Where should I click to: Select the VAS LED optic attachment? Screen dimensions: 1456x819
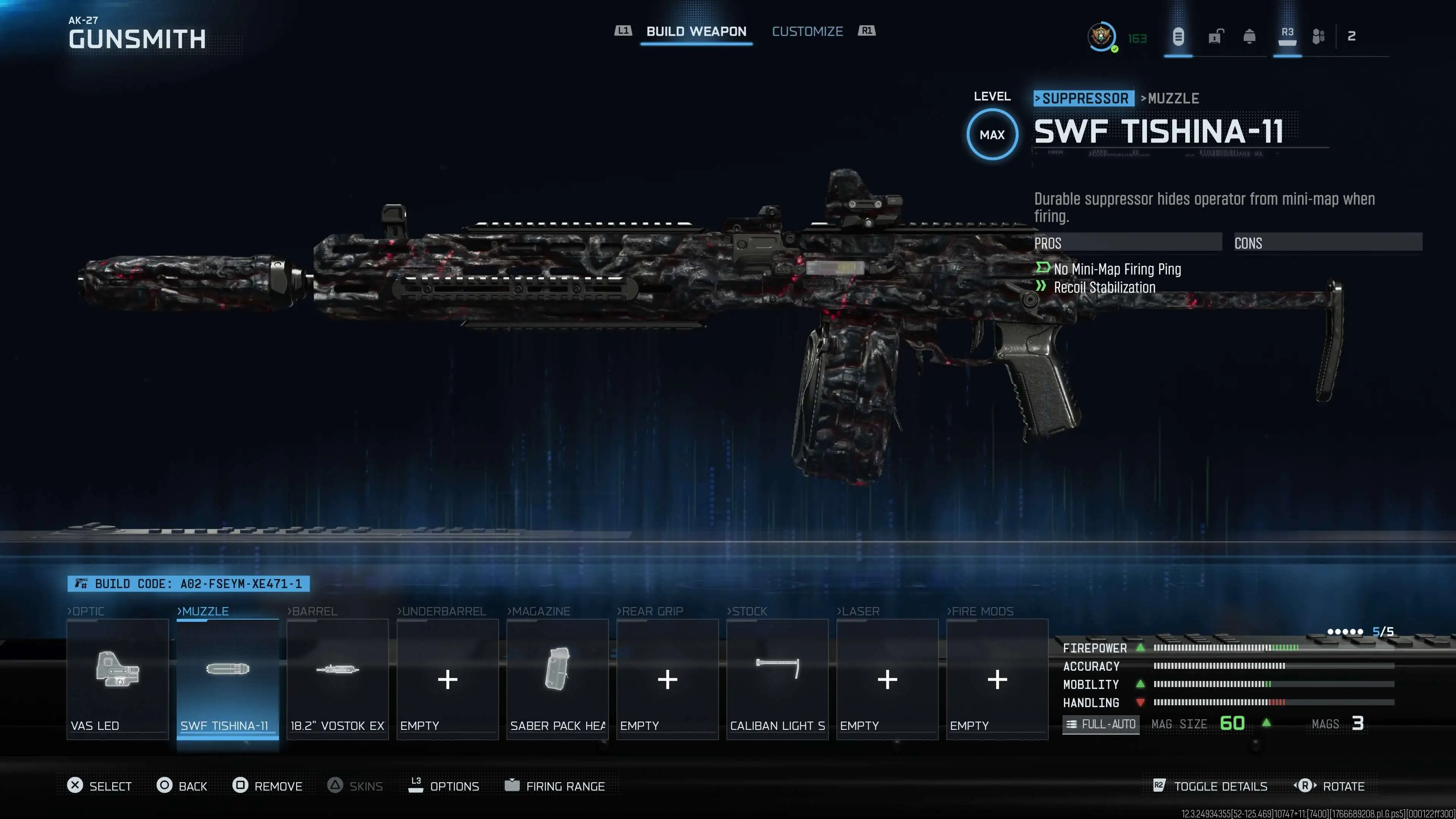click(x=117, y=678)
